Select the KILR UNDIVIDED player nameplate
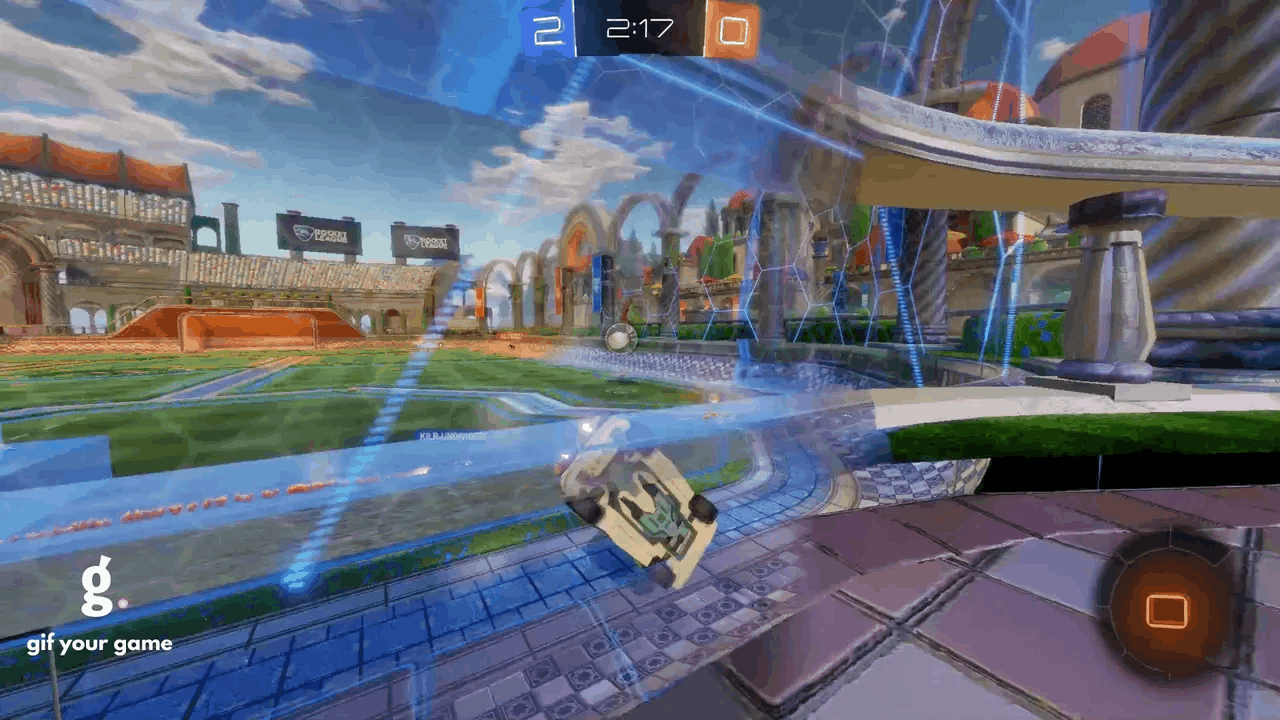 pyautogui.click(x=455, y=435)
